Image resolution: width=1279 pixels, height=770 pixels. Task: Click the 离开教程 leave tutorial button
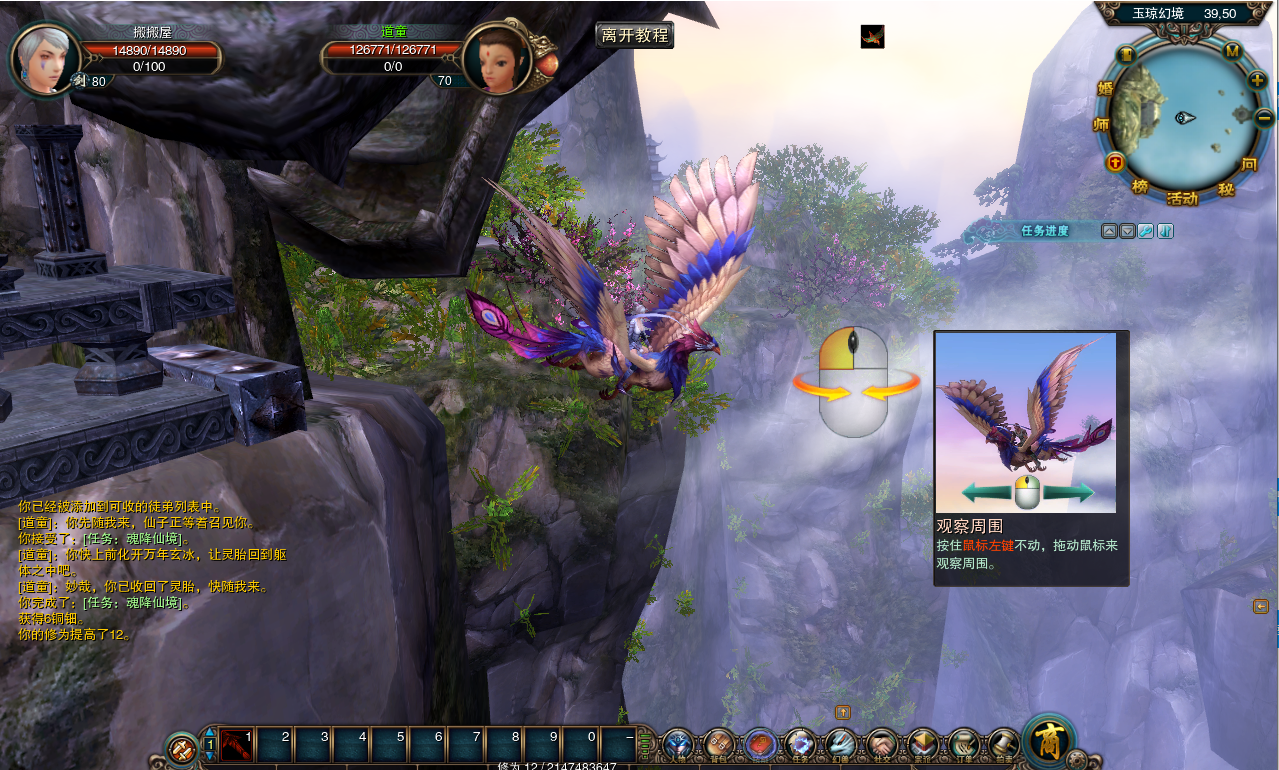click(x=634, y=35)
